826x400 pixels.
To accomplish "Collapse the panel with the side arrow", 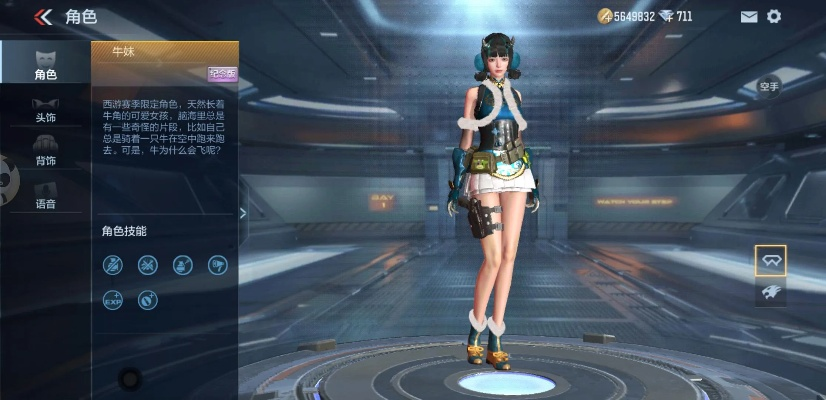I will pos(243,212).
